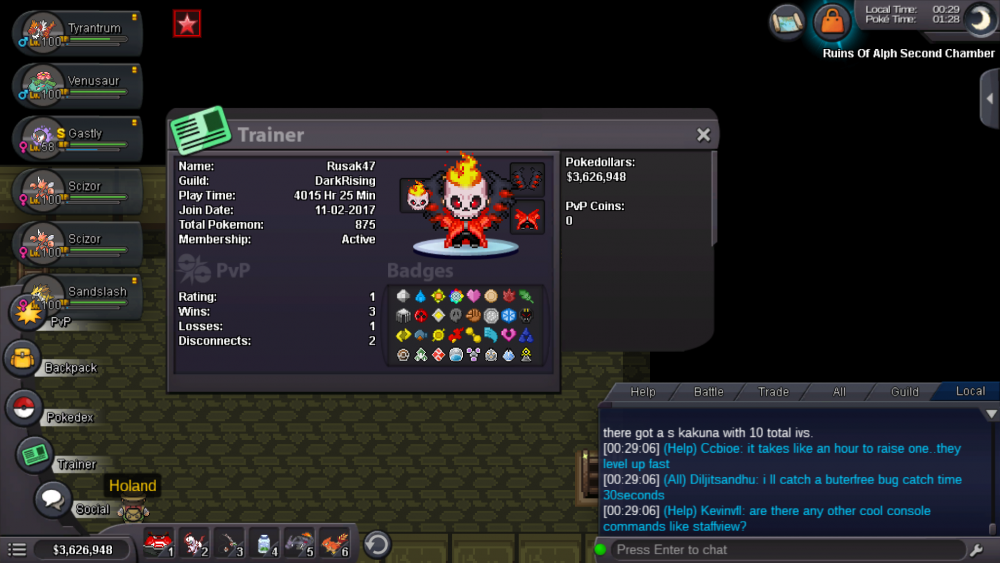Open the orange shop bag icon
The height and width of the screenshot is (563, 1000).
831,20
